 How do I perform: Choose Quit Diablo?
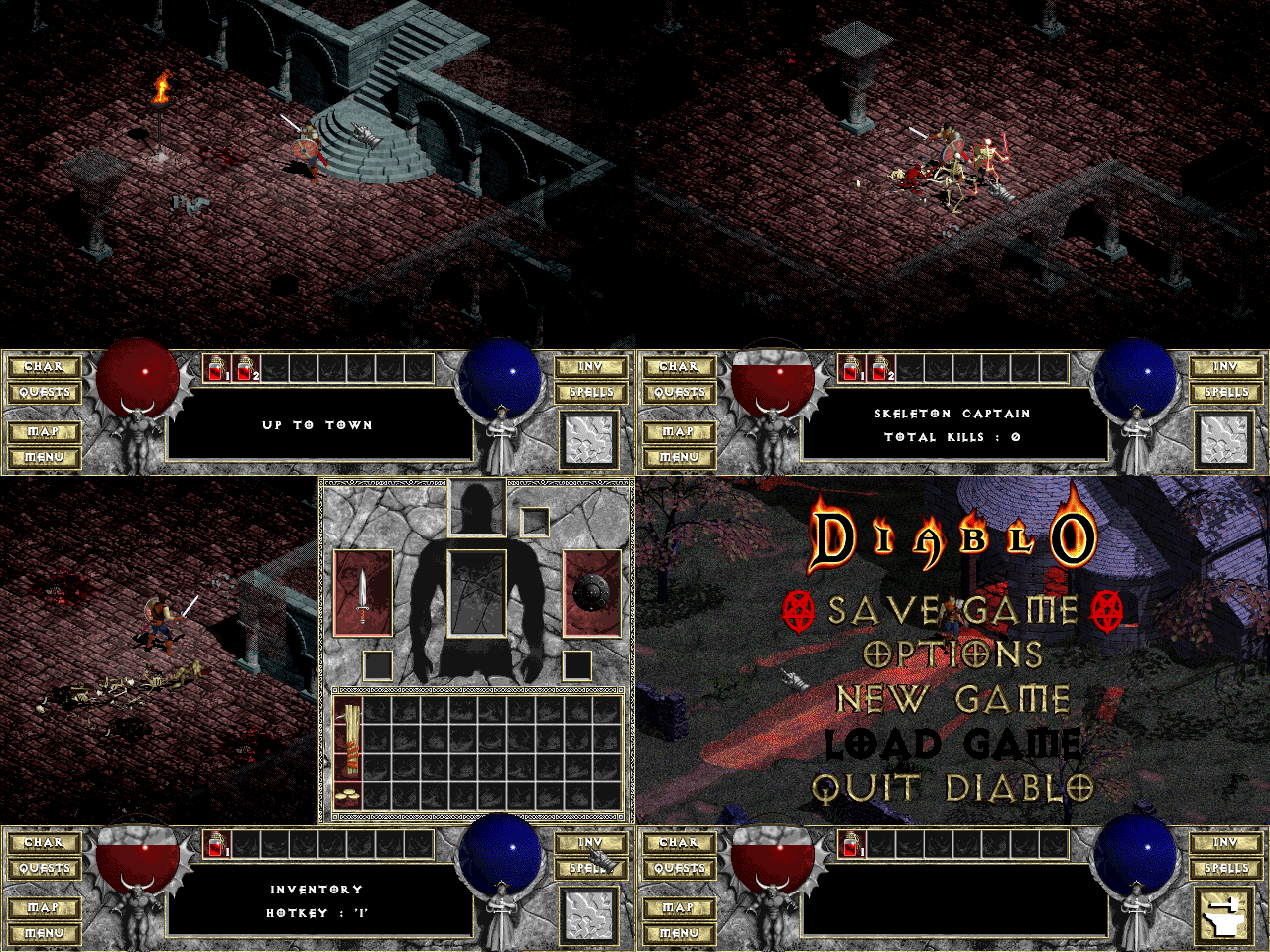point(952,788)
